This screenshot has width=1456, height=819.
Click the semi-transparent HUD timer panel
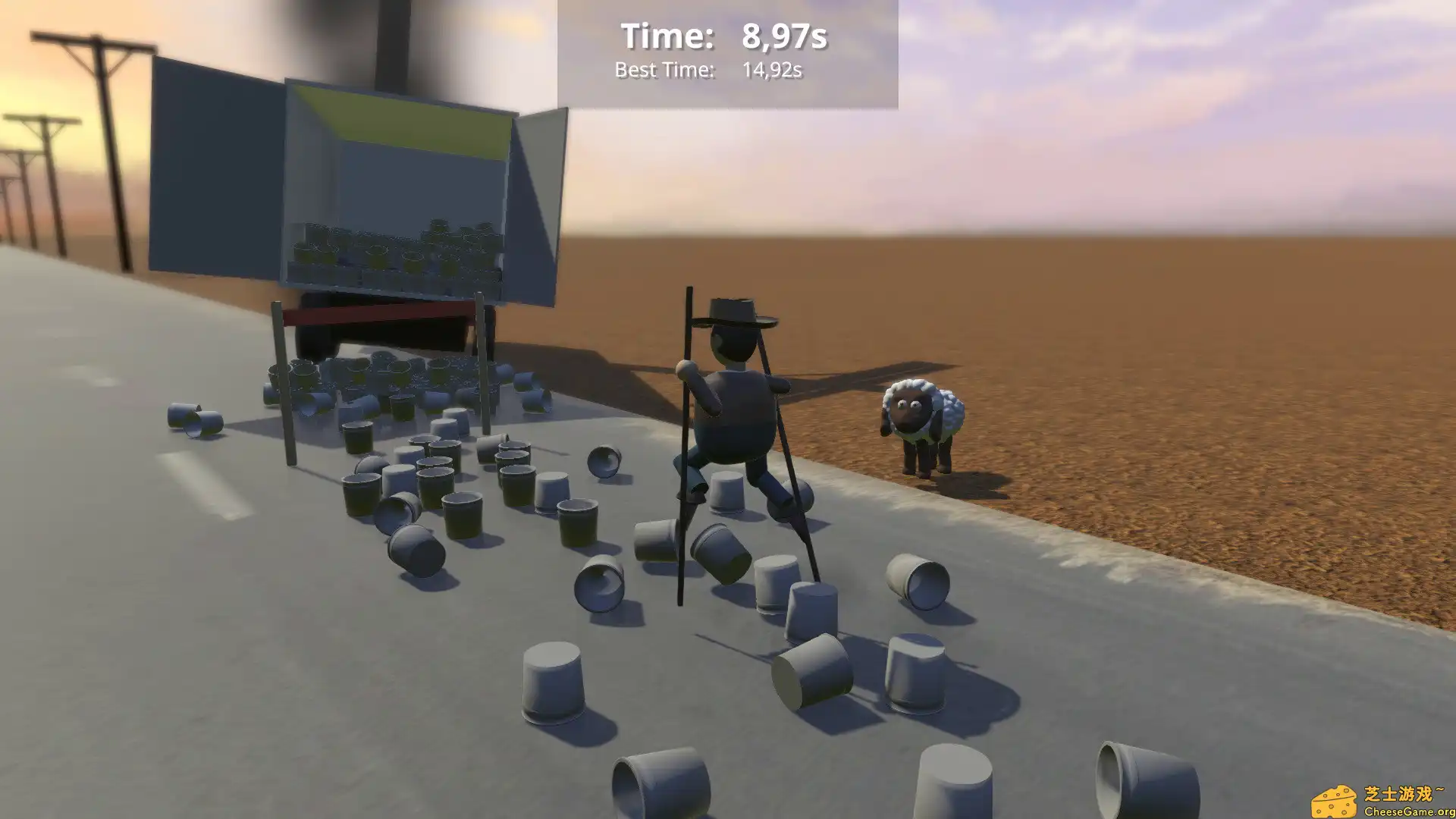tap(728, 53)
